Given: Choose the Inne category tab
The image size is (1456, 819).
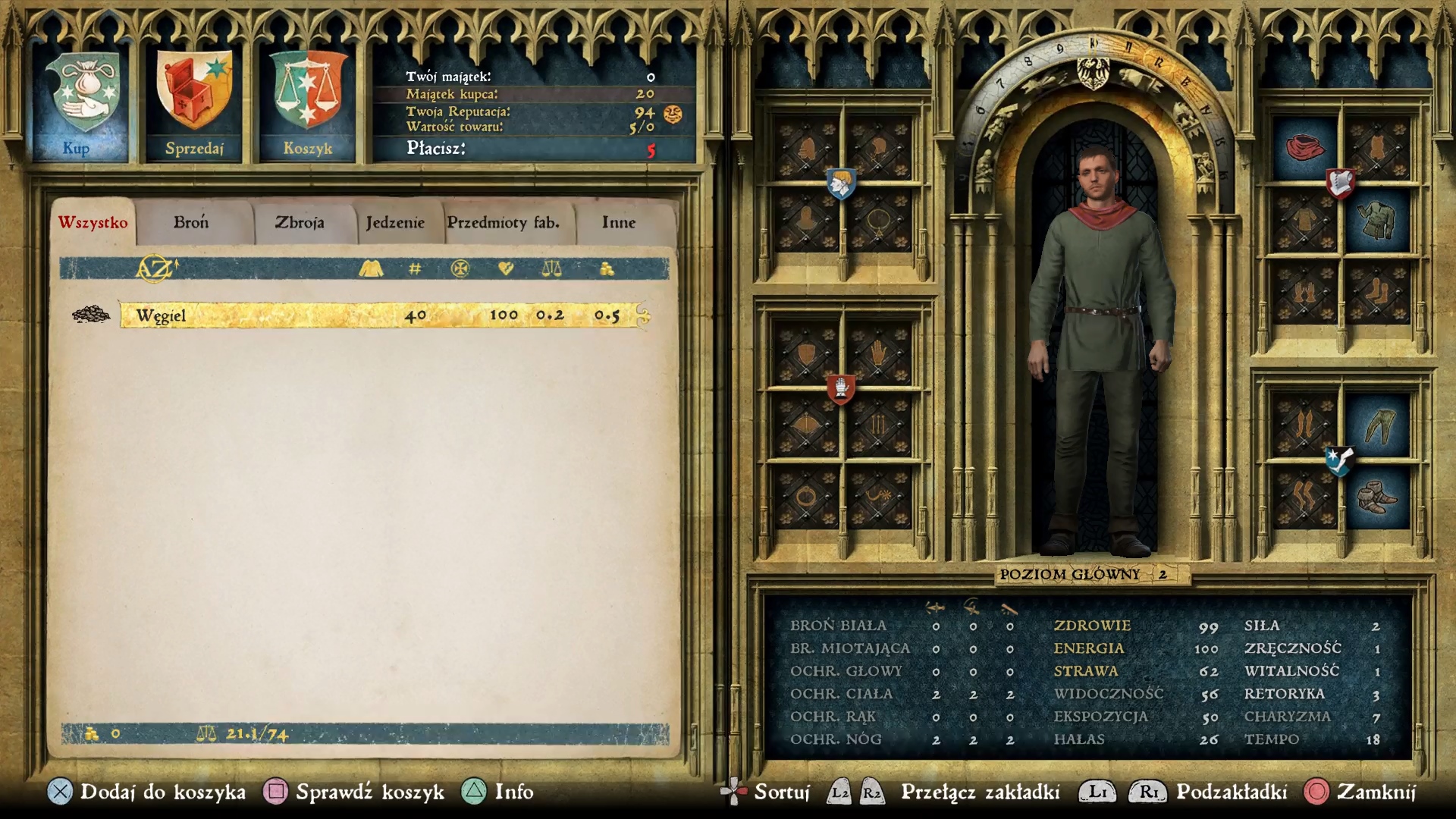Looking at the screenshot, I should [618, 223].
